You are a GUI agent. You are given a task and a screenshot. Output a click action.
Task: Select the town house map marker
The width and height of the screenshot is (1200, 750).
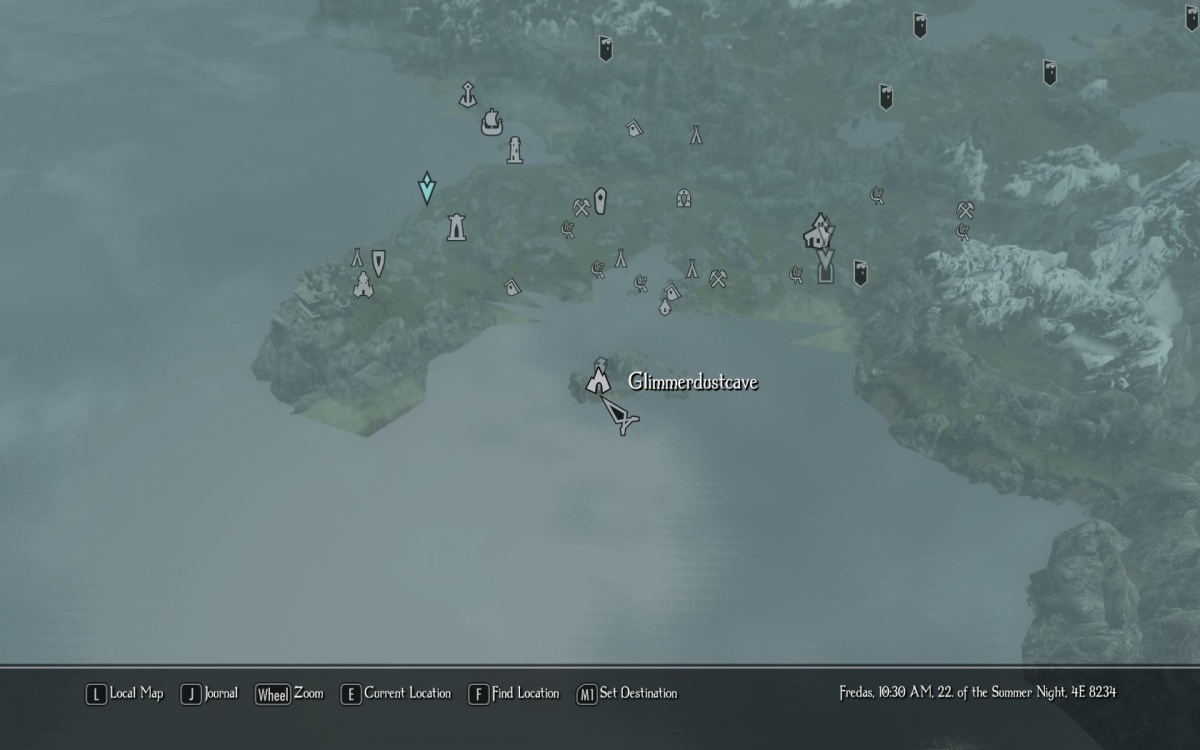pos(818,231)
